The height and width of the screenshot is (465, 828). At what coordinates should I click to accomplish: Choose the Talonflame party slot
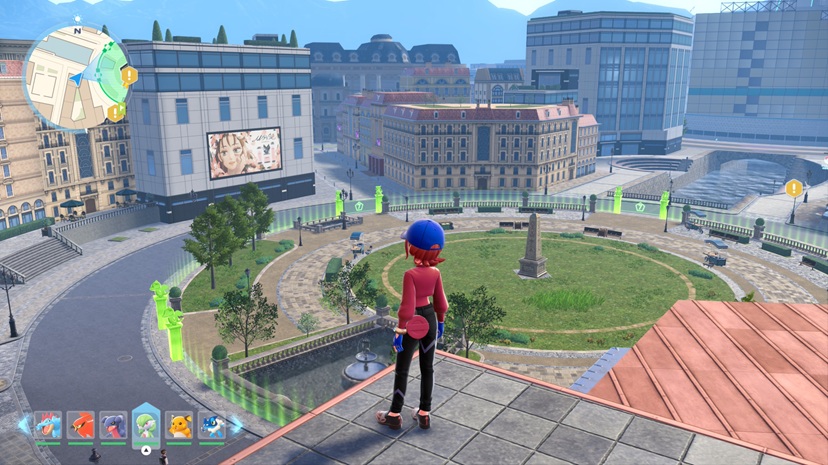coord(81,425)
